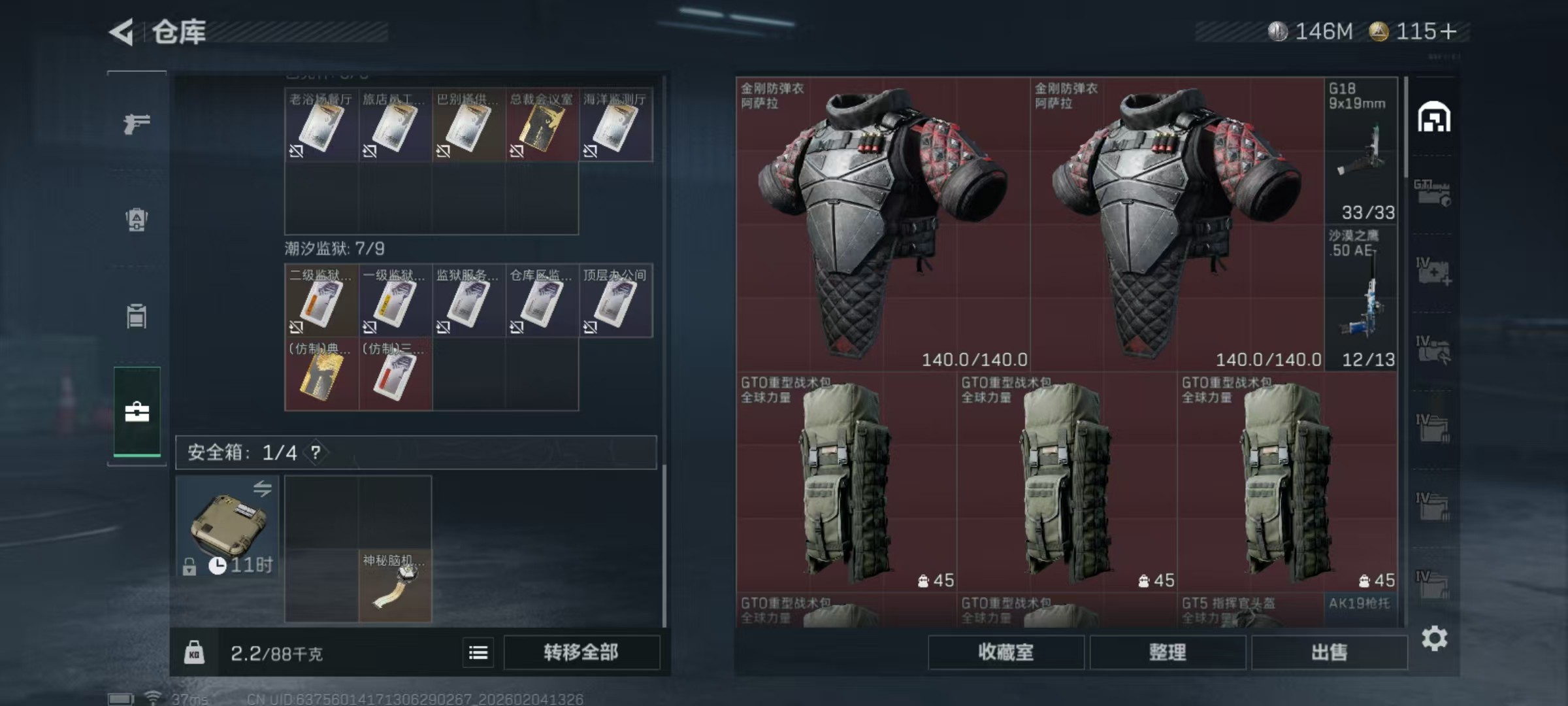
Task: Open the 收藏室 collection room
Action: (1005, 652)
